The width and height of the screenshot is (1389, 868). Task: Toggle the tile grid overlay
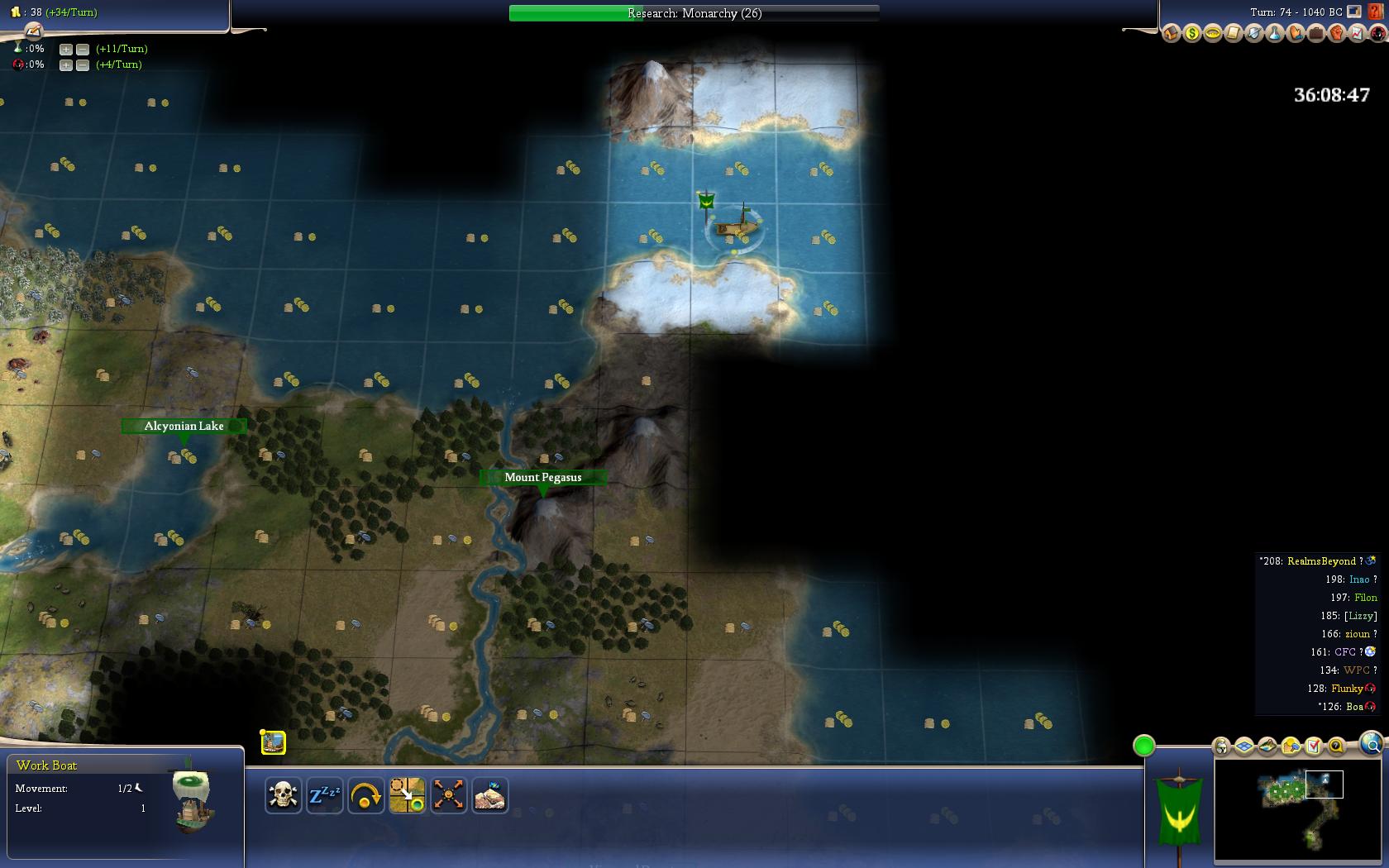(1244, 746)
